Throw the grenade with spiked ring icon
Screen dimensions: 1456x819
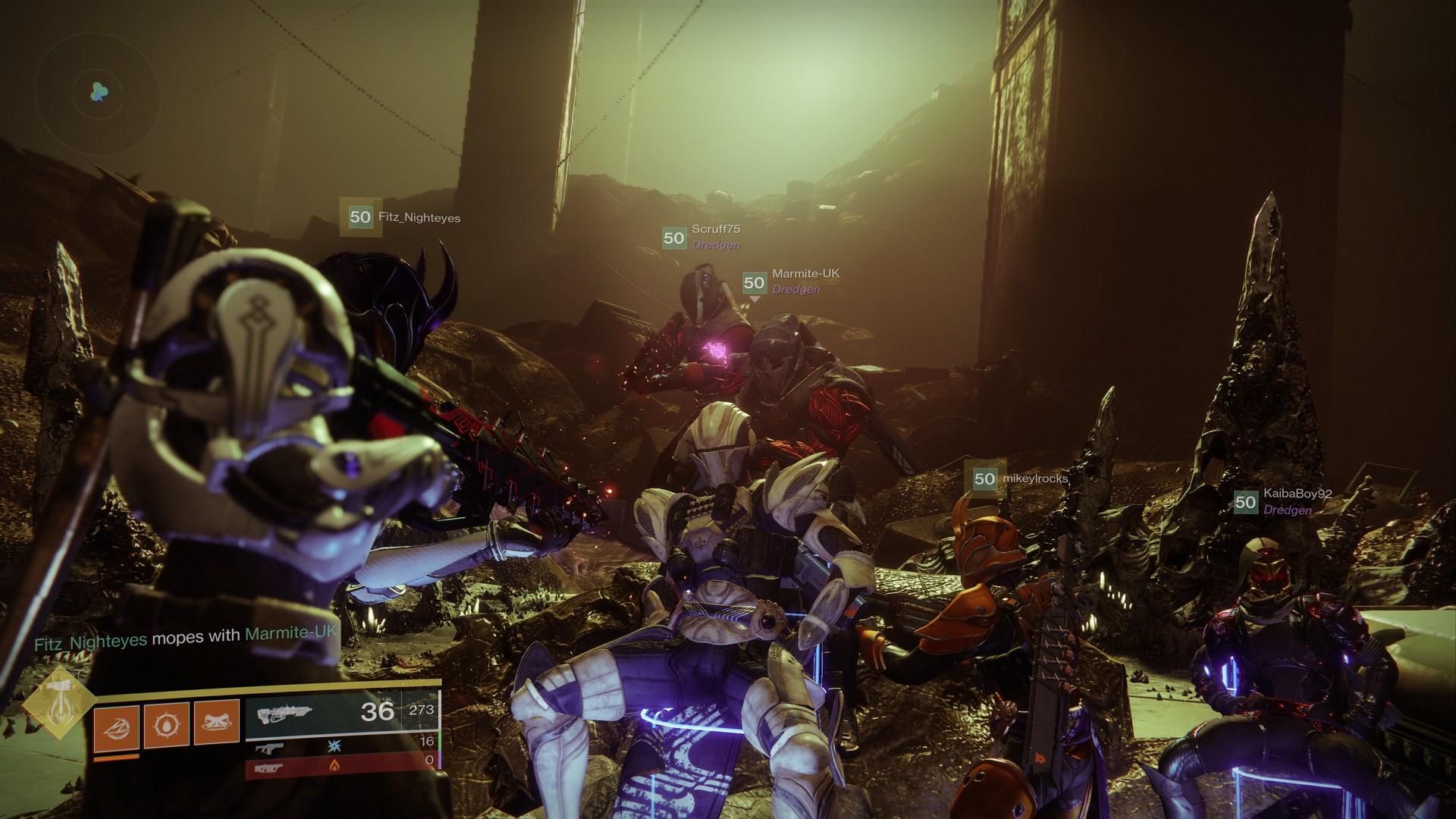tap(166, 726)
